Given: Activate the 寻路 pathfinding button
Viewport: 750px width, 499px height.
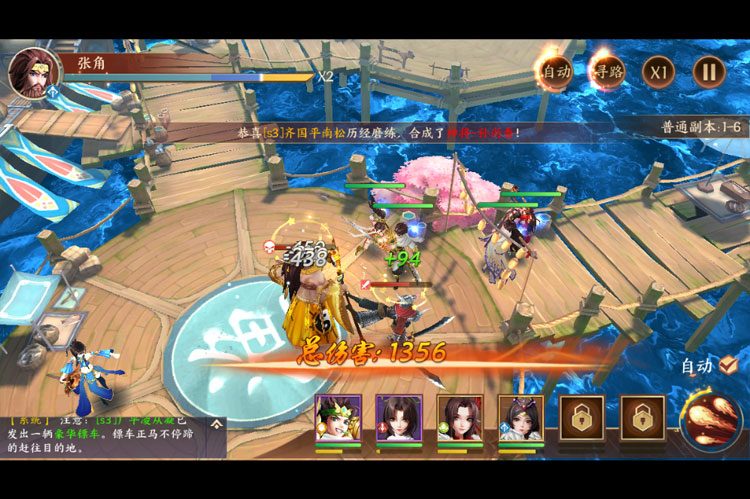Looking at the screenshot, I should click(605, 71).
